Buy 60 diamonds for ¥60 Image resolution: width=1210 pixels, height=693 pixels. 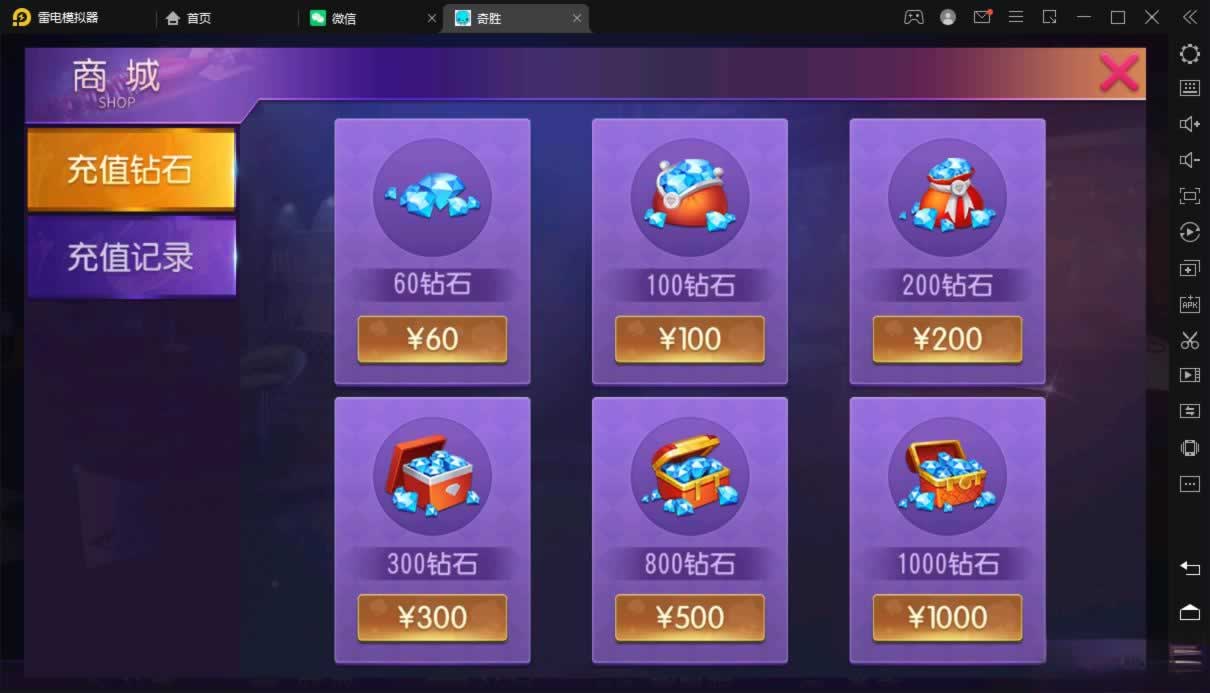click(432, 339)
